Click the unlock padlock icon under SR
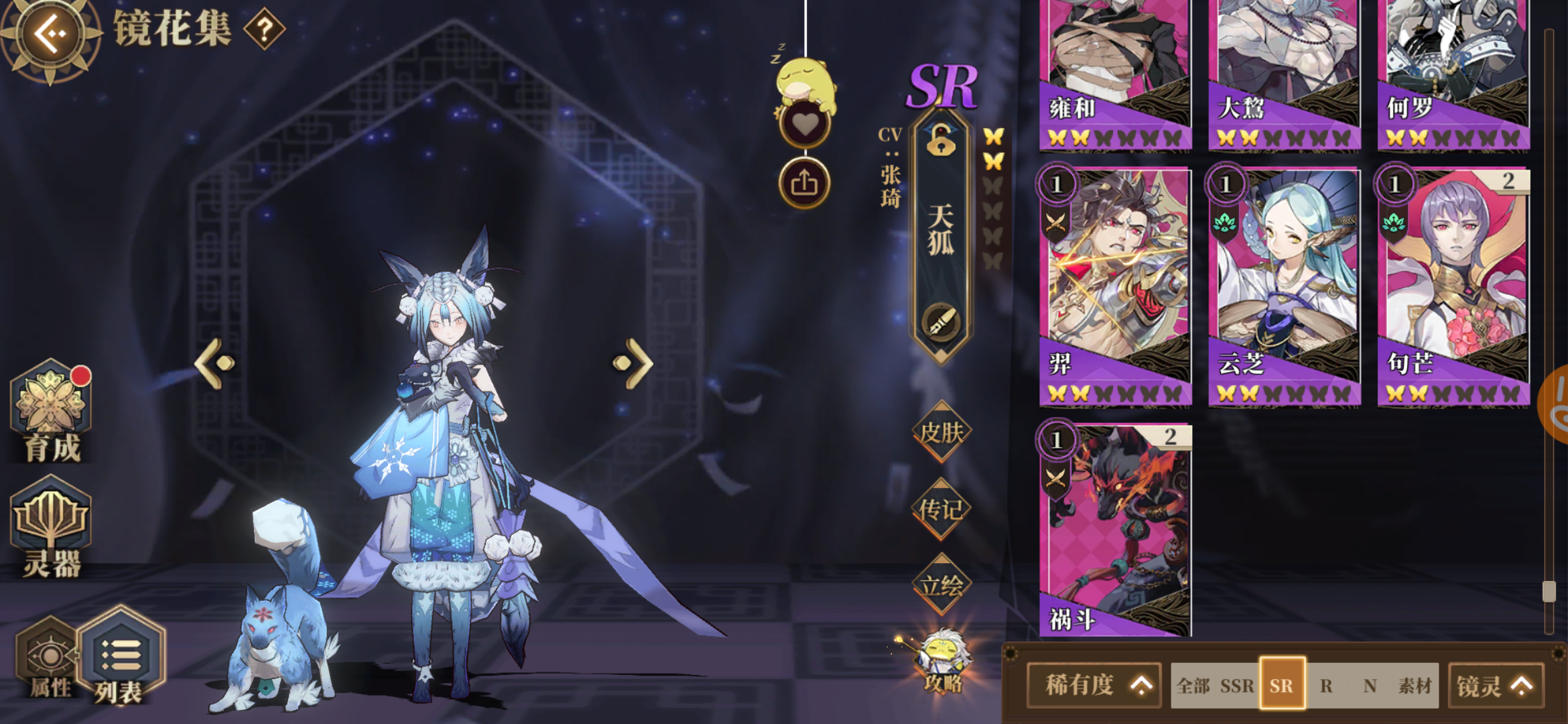 (941, 143)
